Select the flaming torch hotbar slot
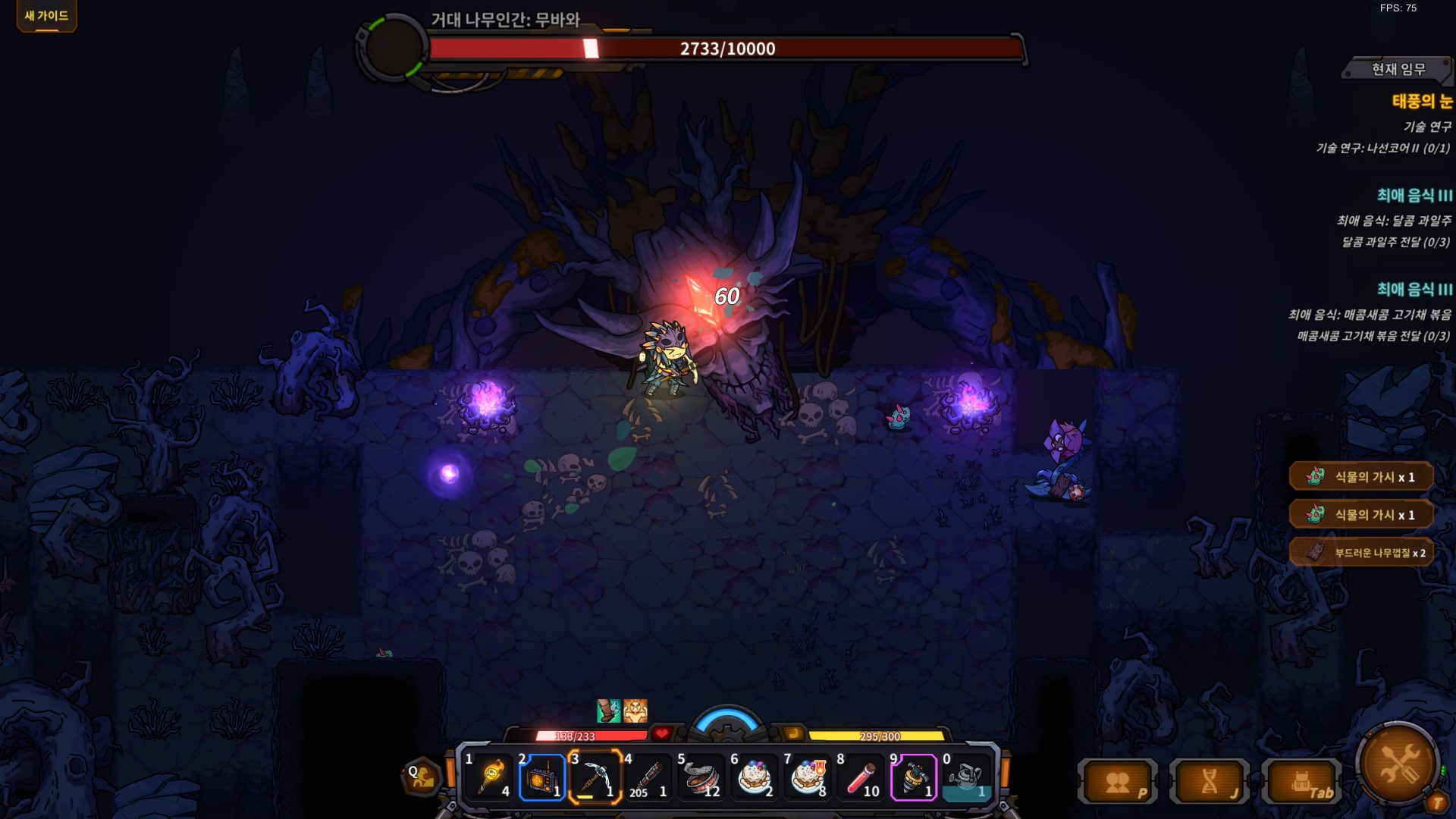Viewport: 1456px width, 819px height. tap(491, 777)
